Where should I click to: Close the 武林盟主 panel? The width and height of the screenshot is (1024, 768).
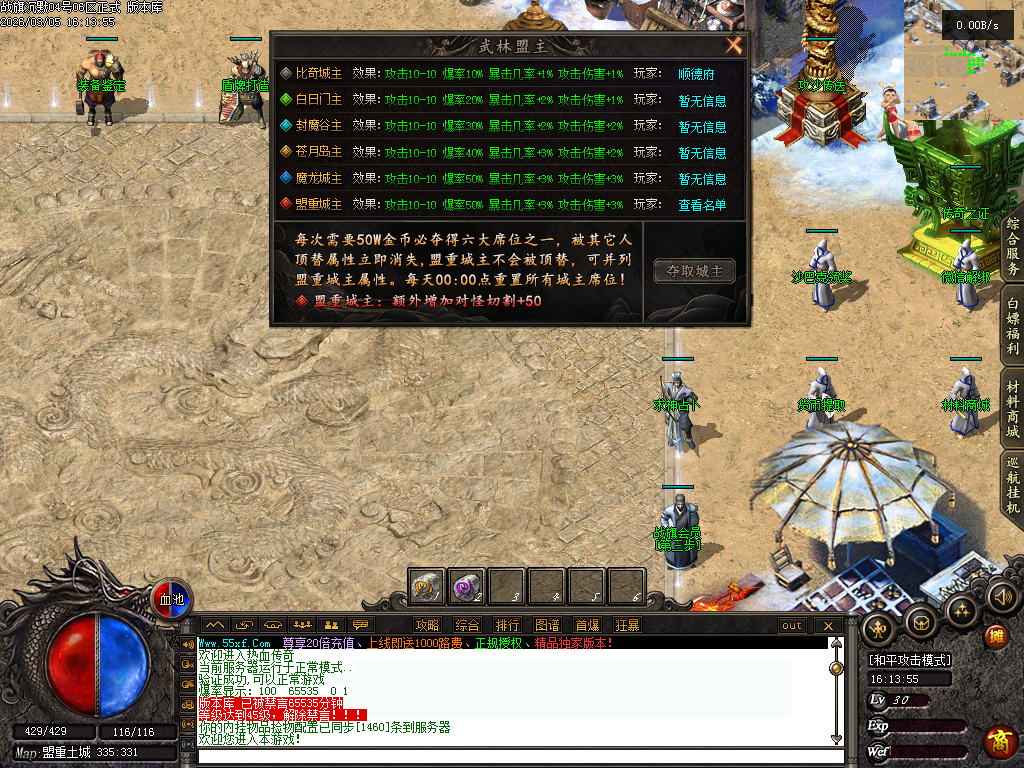(x=734, y=46)
